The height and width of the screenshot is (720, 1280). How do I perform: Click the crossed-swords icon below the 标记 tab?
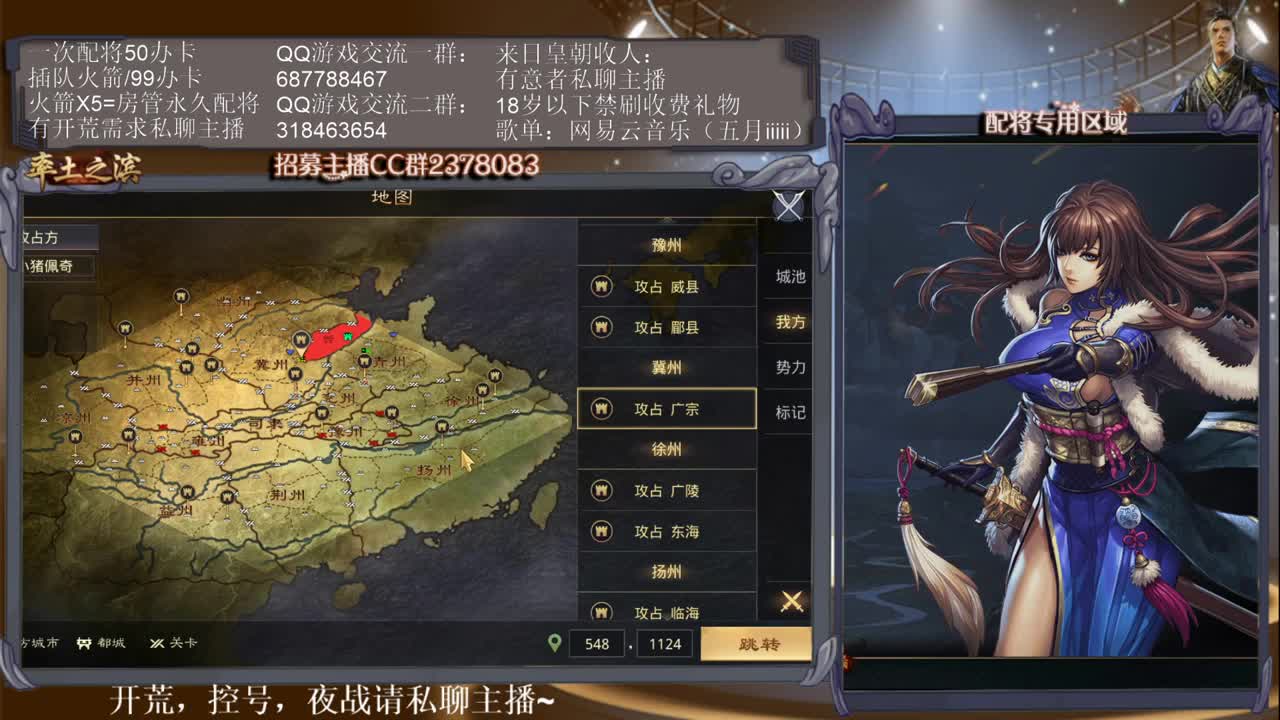coord(791,599)
